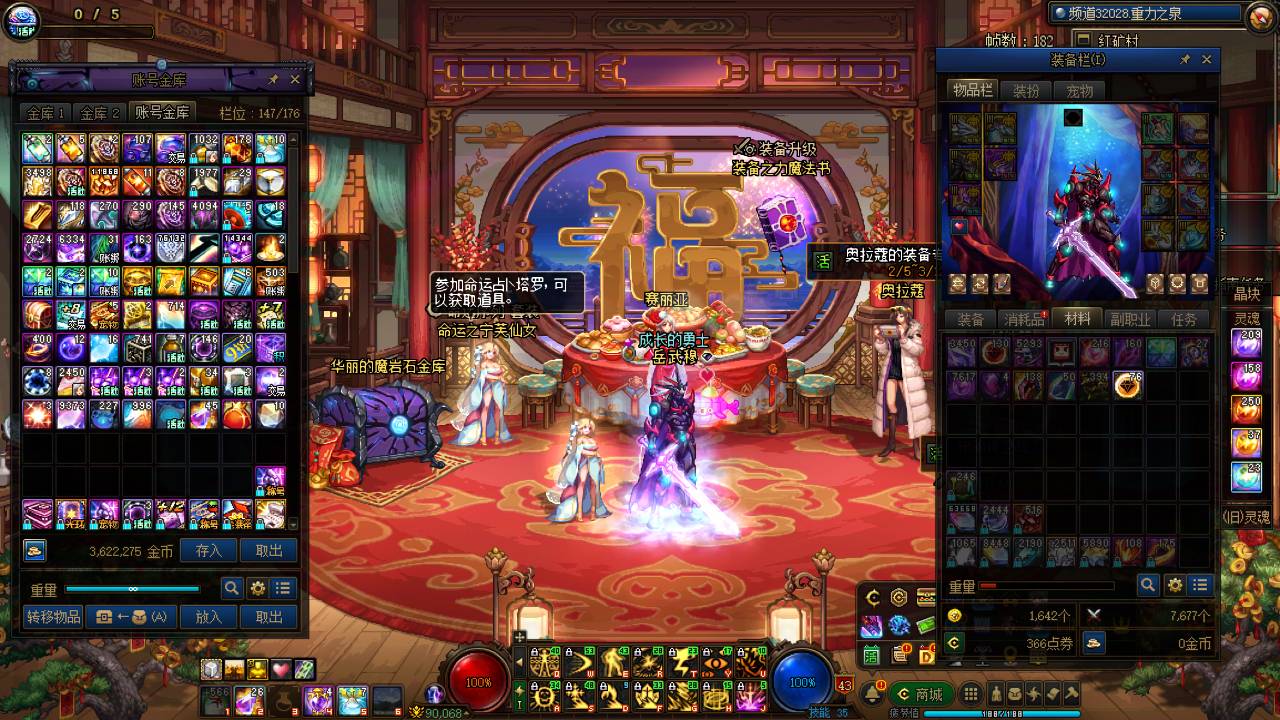Image resolution: width=1280 pixels, height=720 pixels.
Task: Close the 装备栏 inventory window
Action: [x=1207, y=60]
